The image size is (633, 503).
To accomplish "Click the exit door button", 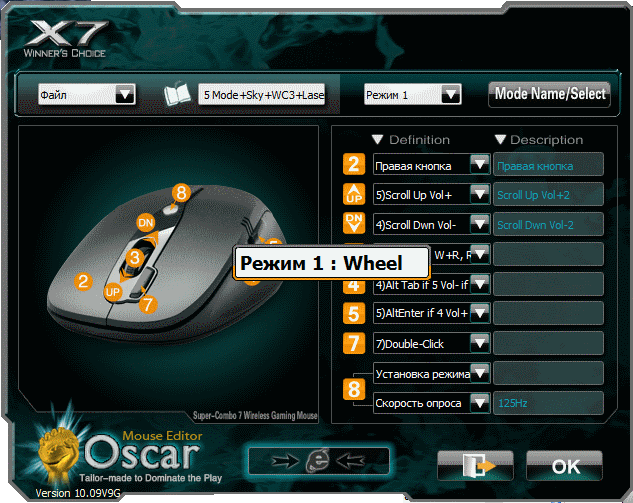I will 475,465.
